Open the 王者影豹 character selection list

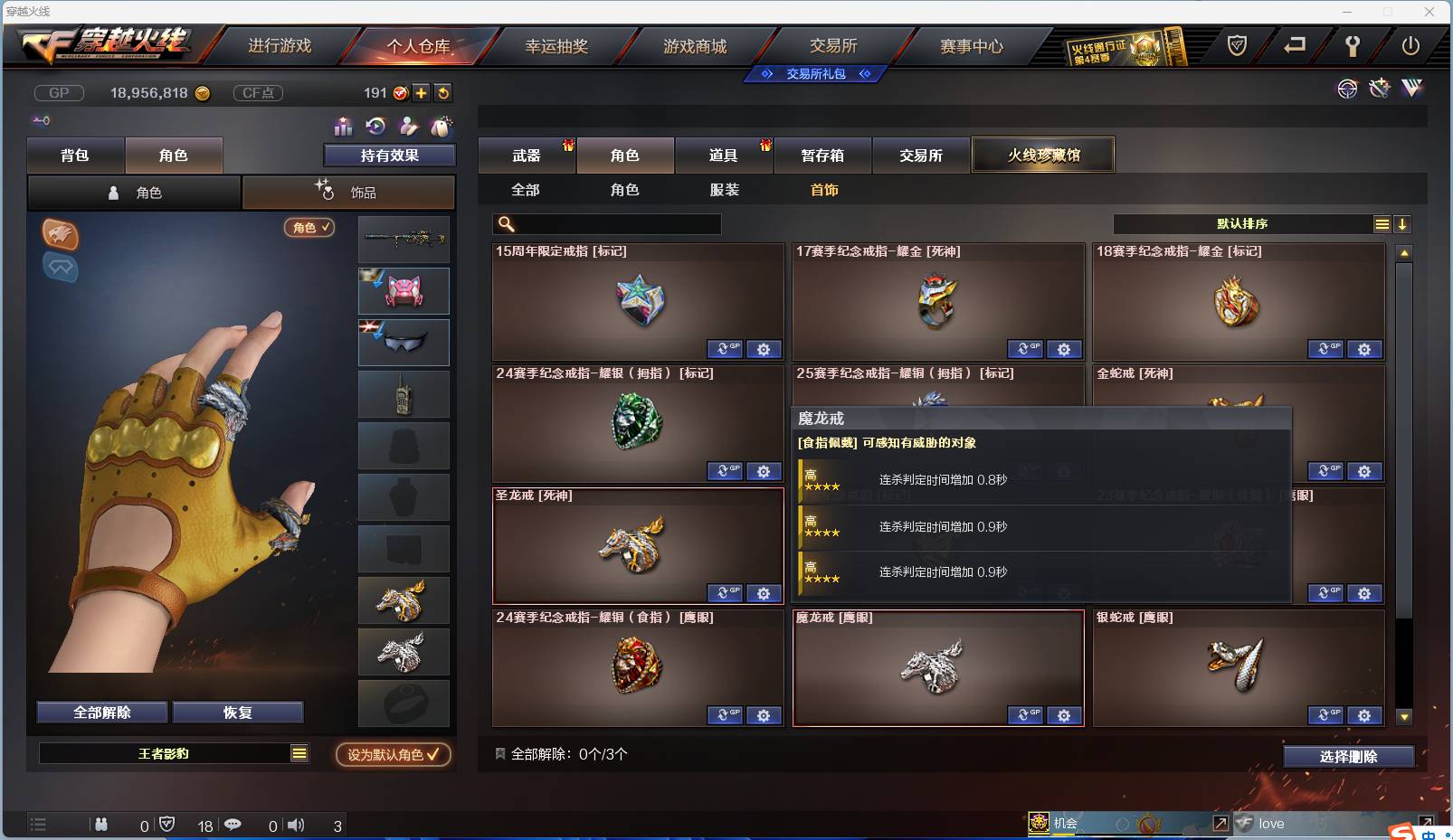coord(175,752)
